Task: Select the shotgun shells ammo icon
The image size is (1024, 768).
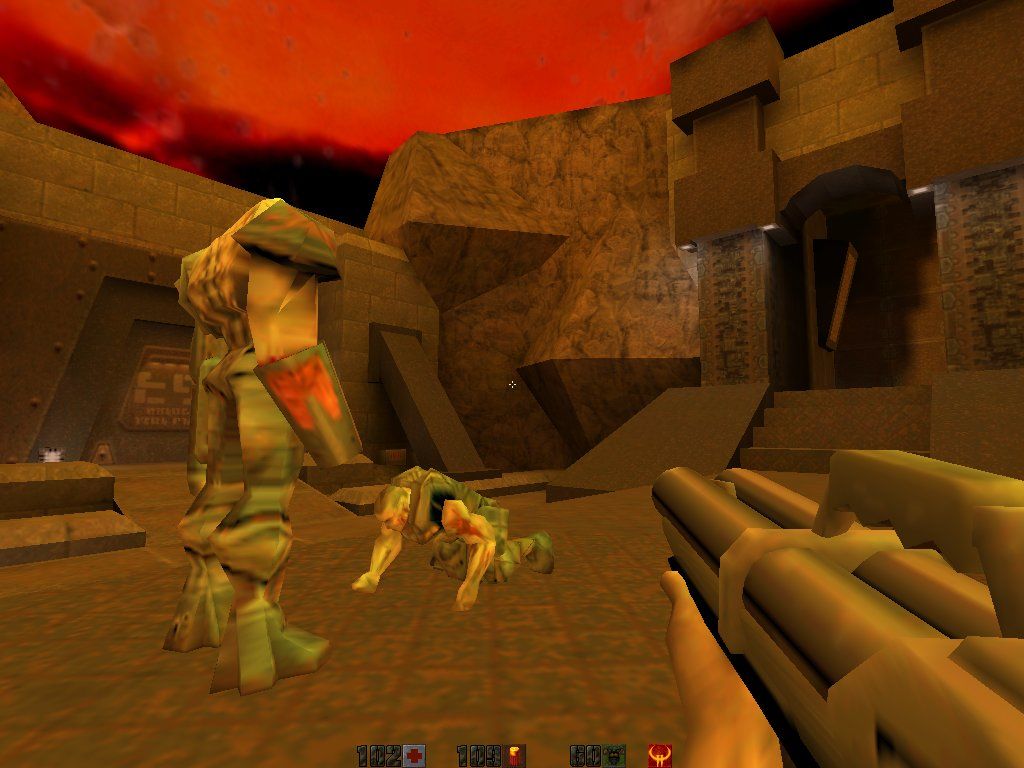Action: click(516, 756)
